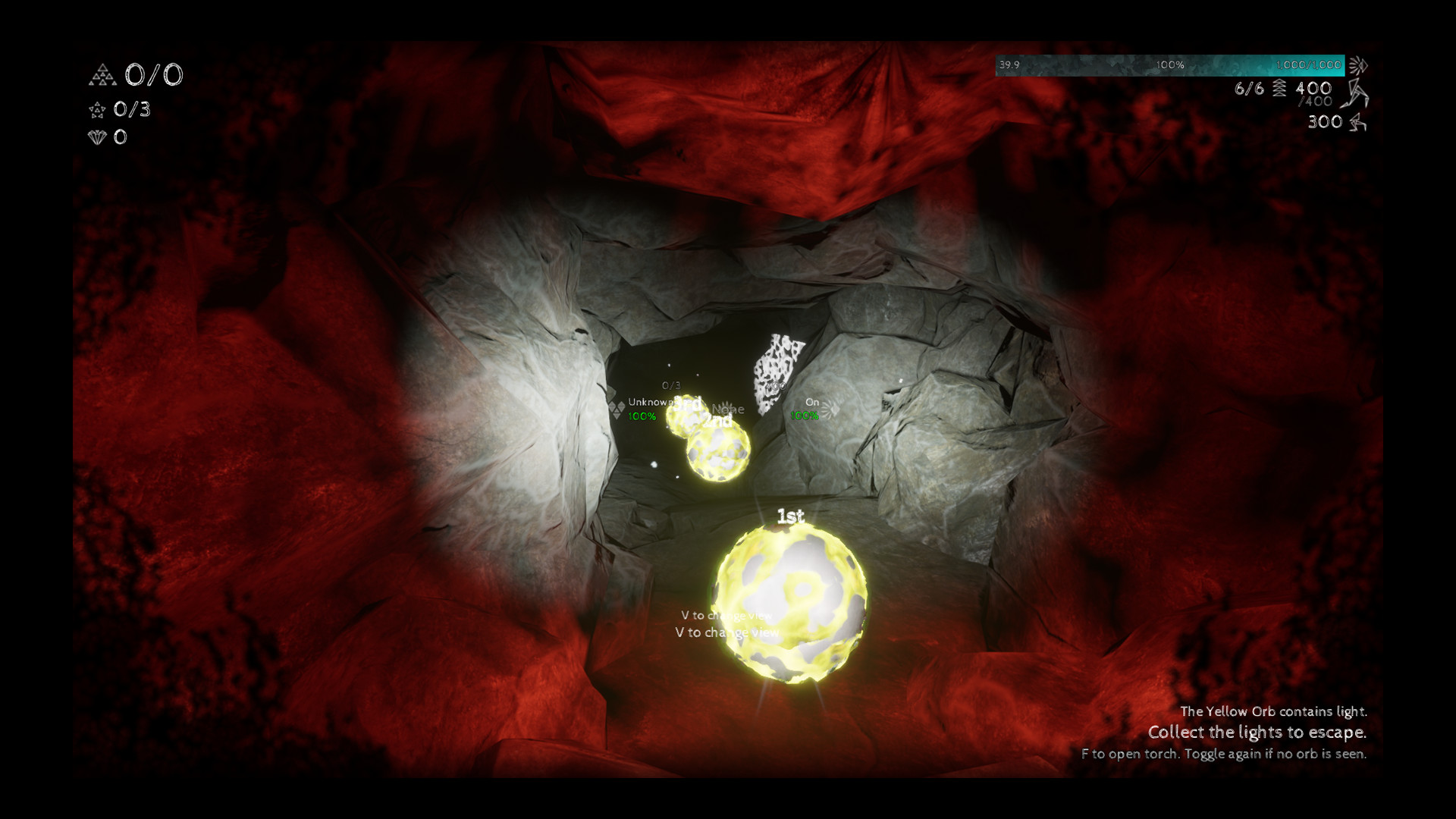The height and width of the screenshot is (819, 1456).
Task: Select the star-shaped 0/3 collectible icon
Action: (x=96, y=111)
